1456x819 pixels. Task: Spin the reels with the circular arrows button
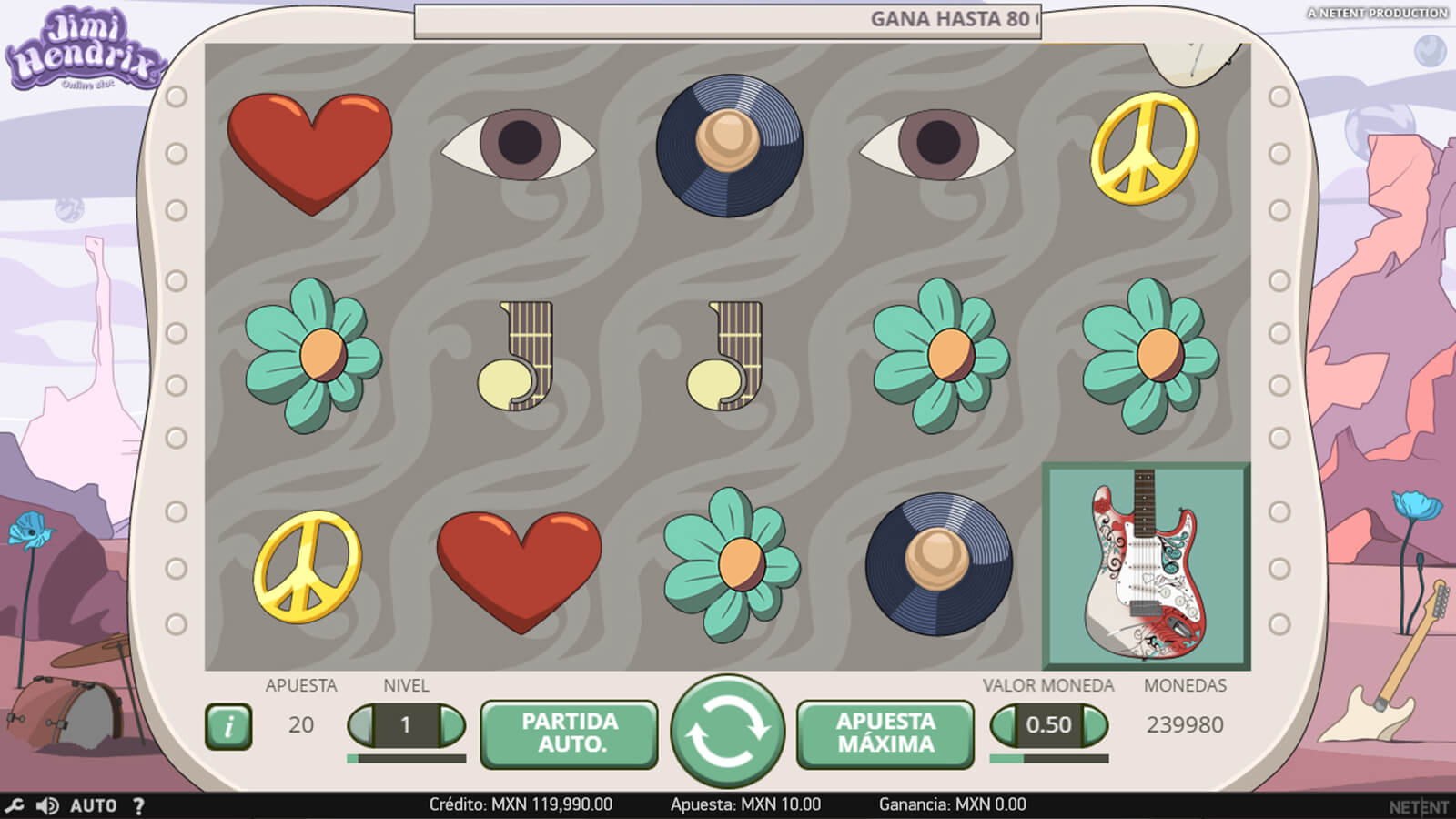pos(727,731)
